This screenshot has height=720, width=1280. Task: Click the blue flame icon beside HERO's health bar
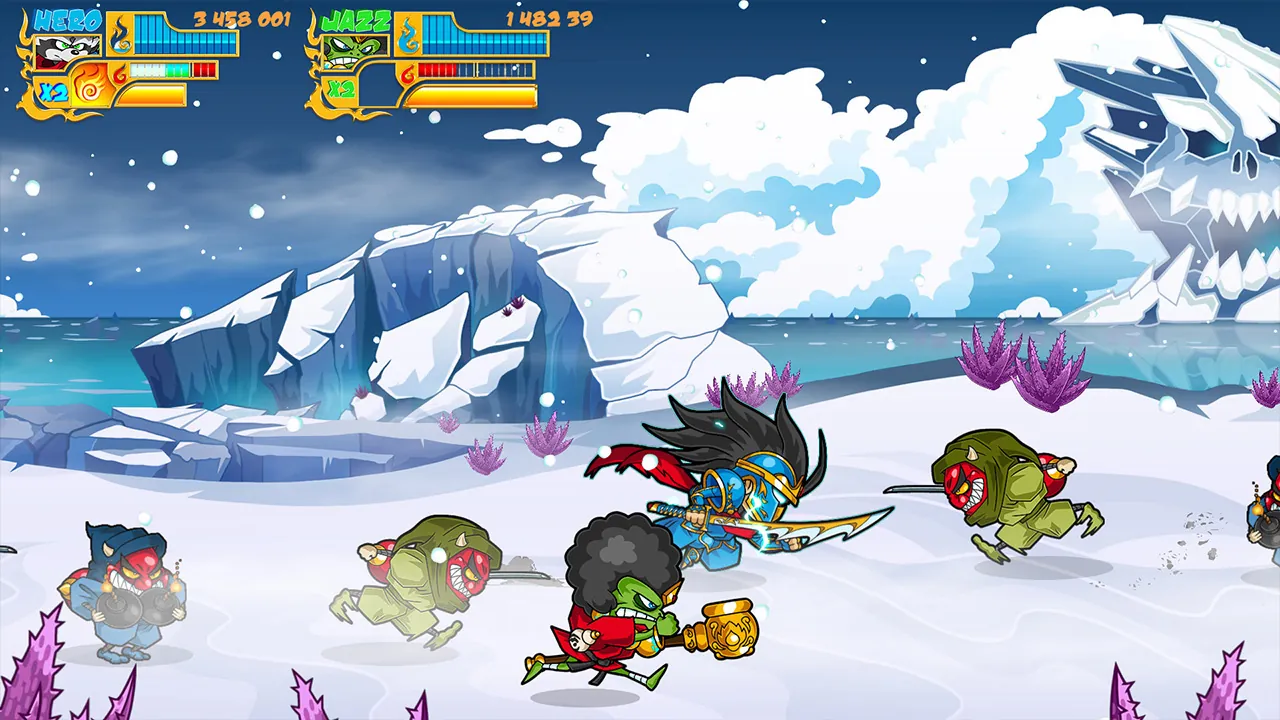click(120, 35)
